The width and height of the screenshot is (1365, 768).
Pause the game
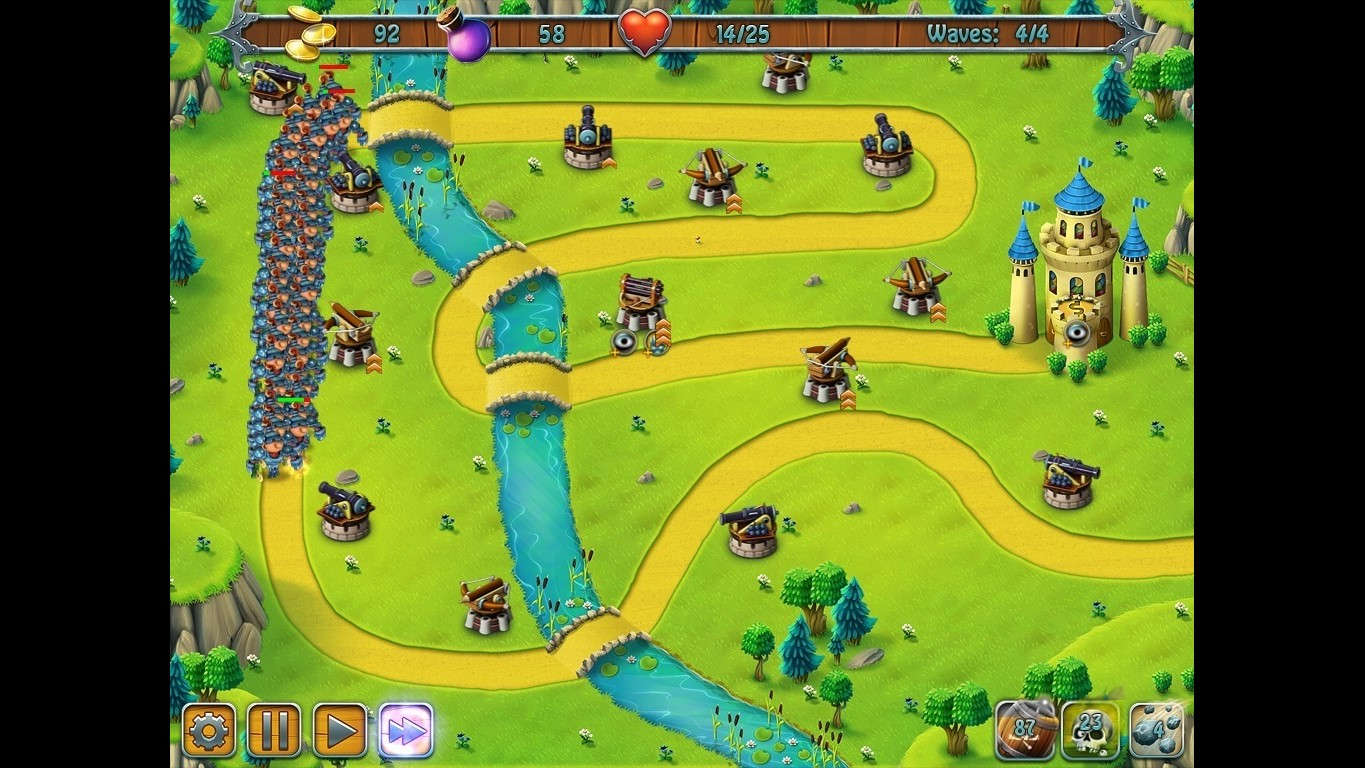click(x=272, y=731)
